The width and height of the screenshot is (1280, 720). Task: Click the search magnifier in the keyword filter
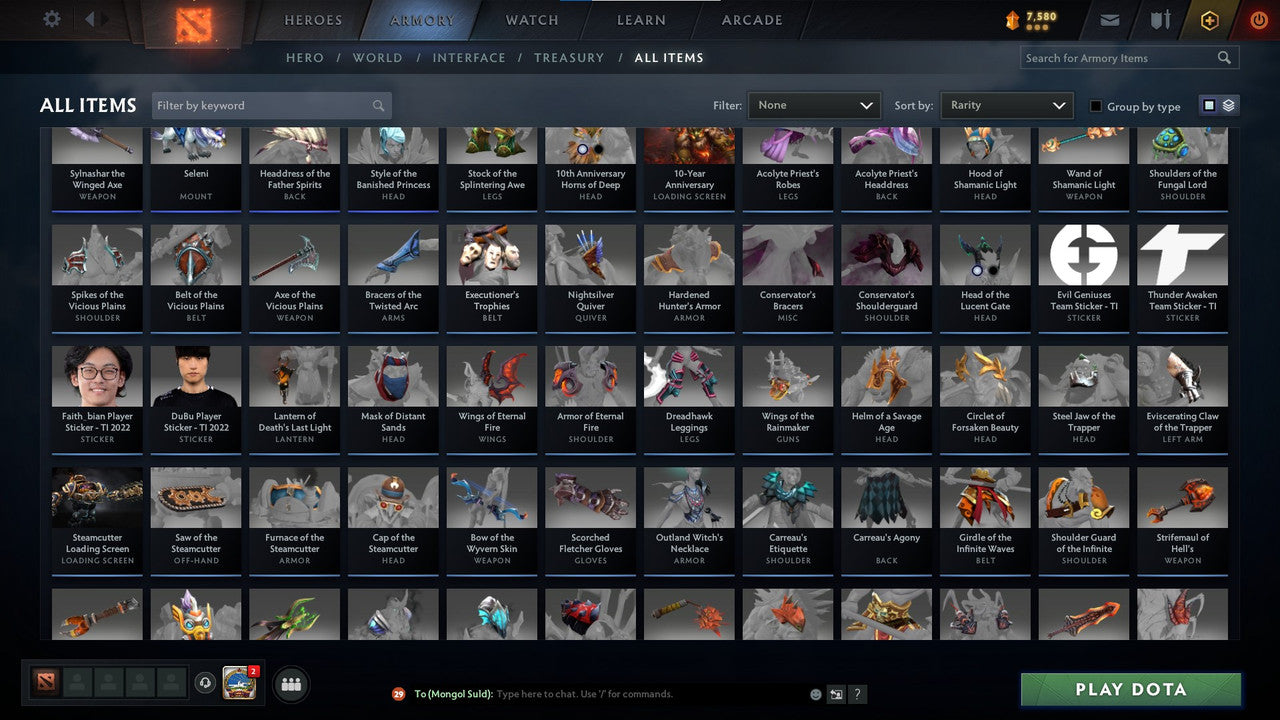(x=378, y=105)
